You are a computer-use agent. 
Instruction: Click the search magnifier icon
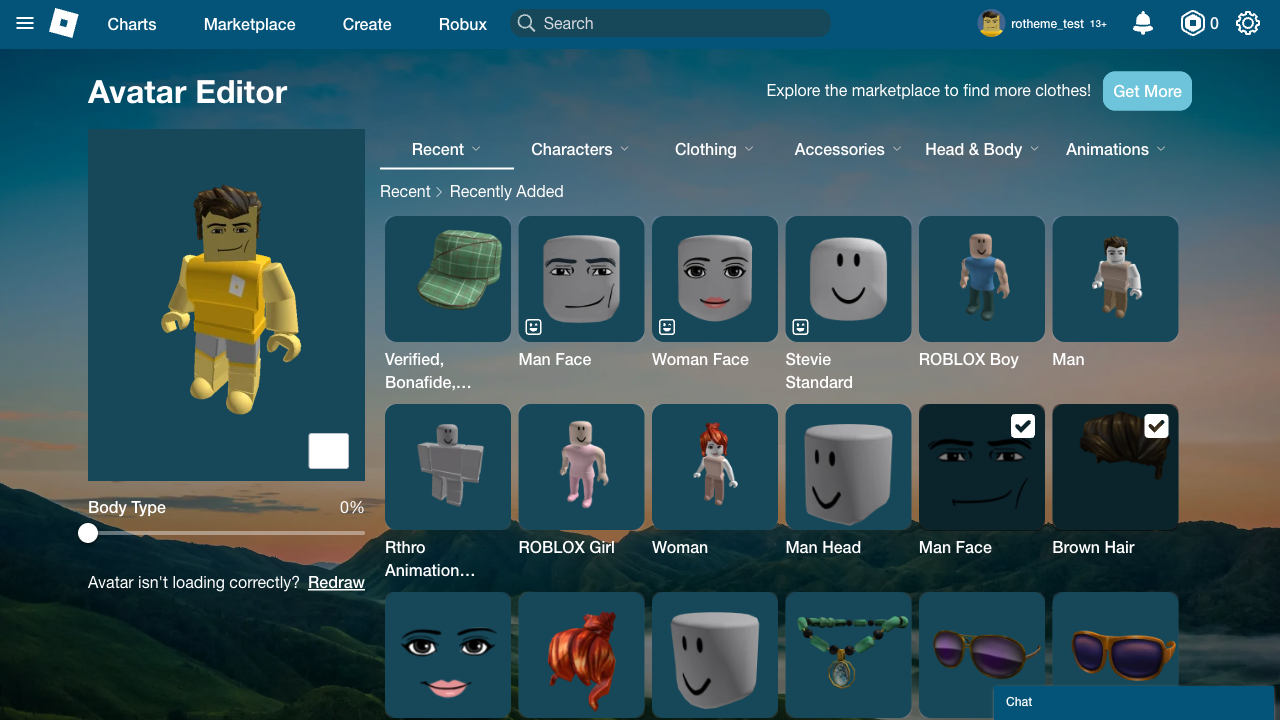pos(526,23)
